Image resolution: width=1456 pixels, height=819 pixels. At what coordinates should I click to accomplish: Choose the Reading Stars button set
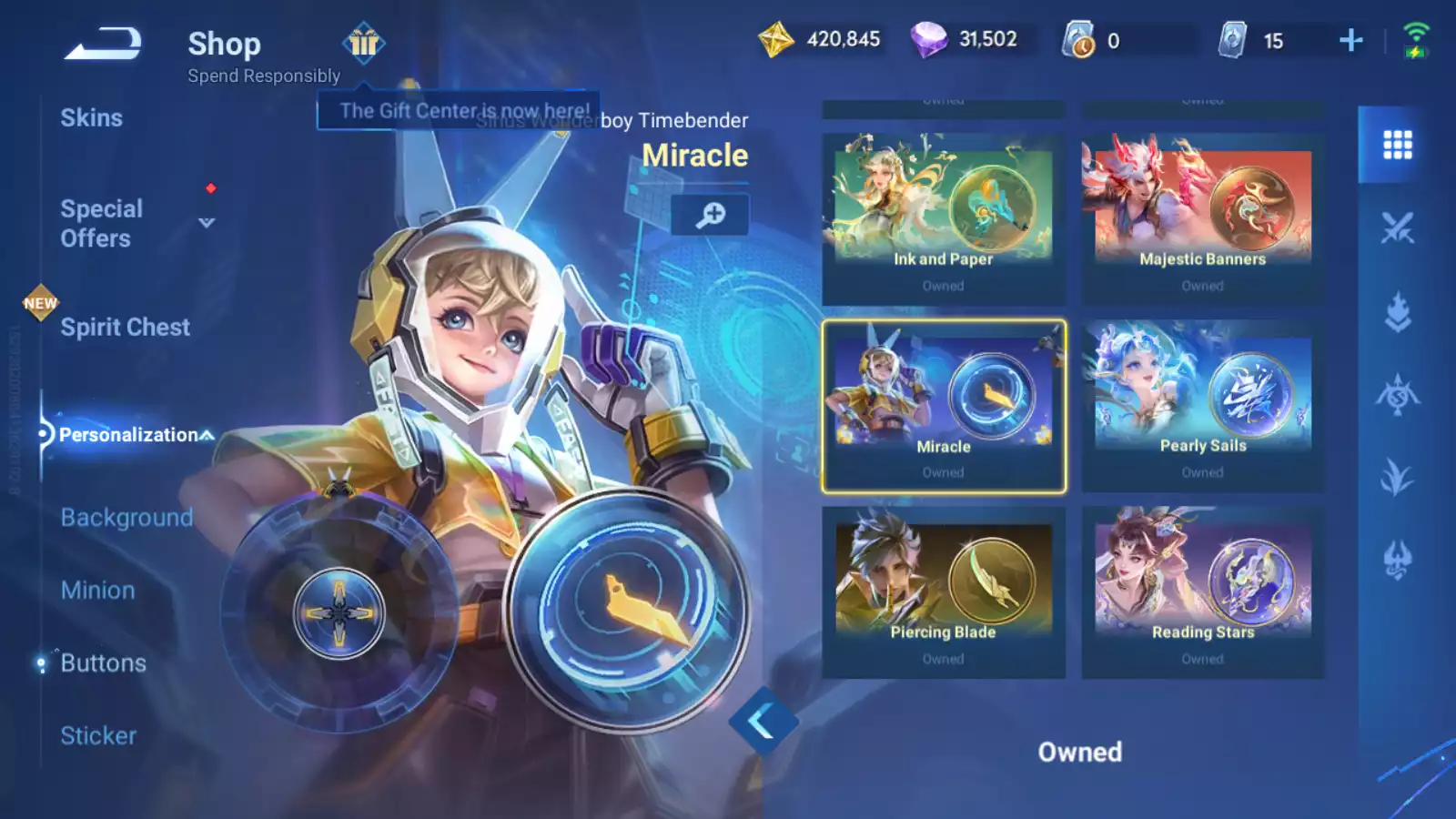1202,592
